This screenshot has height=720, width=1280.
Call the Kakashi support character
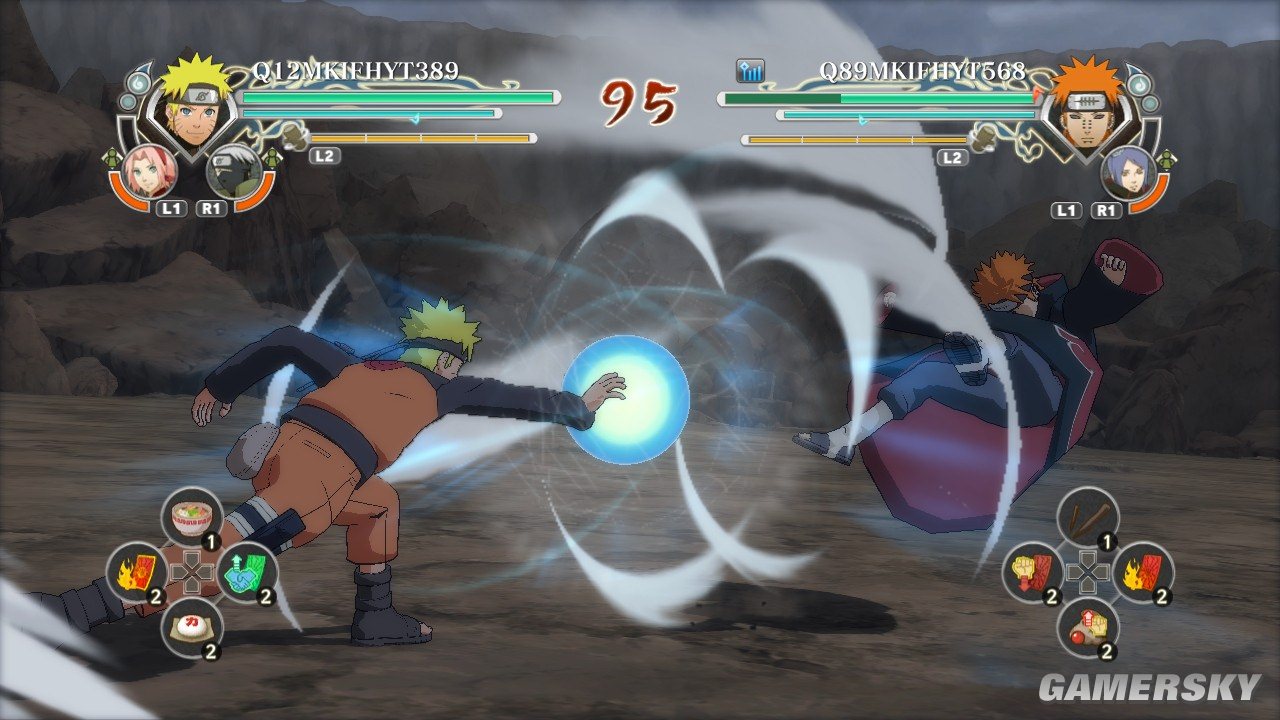(232, 170)
